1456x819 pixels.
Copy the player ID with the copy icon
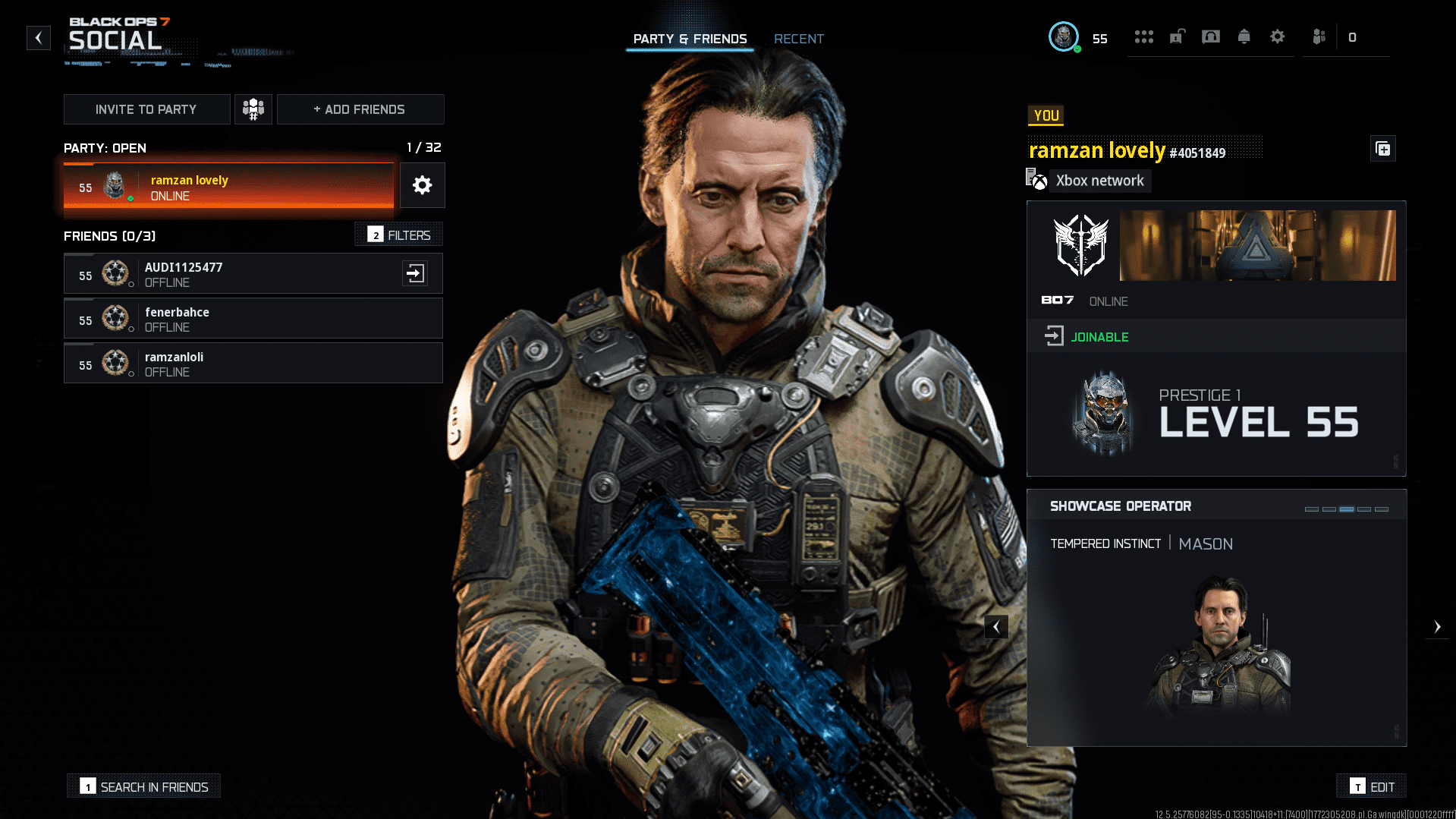click(x=1382, y=149)
